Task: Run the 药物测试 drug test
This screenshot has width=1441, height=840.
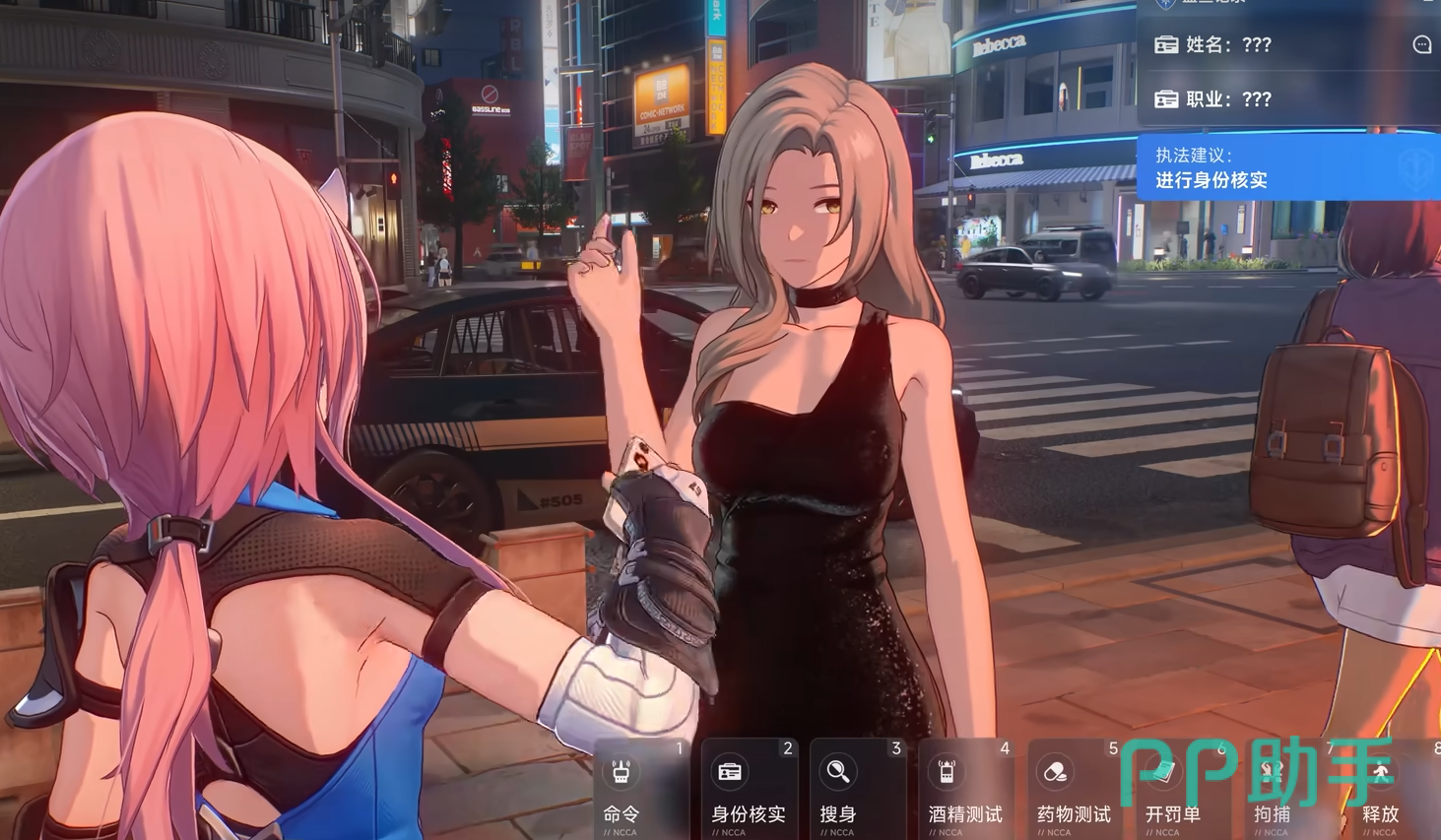Action: click(x=1074, y=789)
